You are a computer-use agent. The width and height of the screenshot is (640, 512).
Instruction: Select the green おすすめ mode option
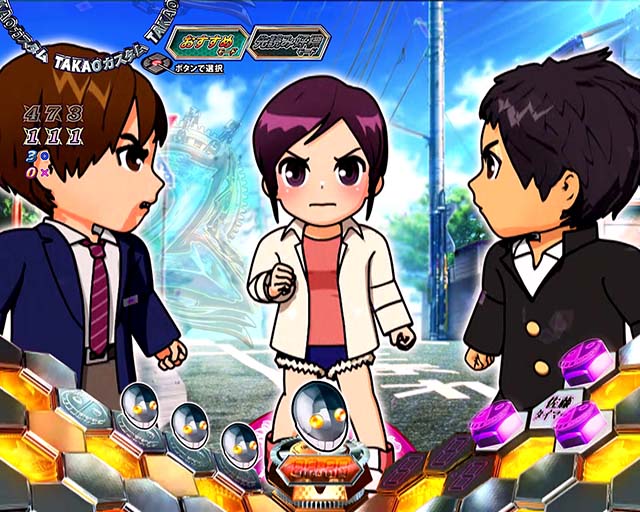click(x=206, y=43)
